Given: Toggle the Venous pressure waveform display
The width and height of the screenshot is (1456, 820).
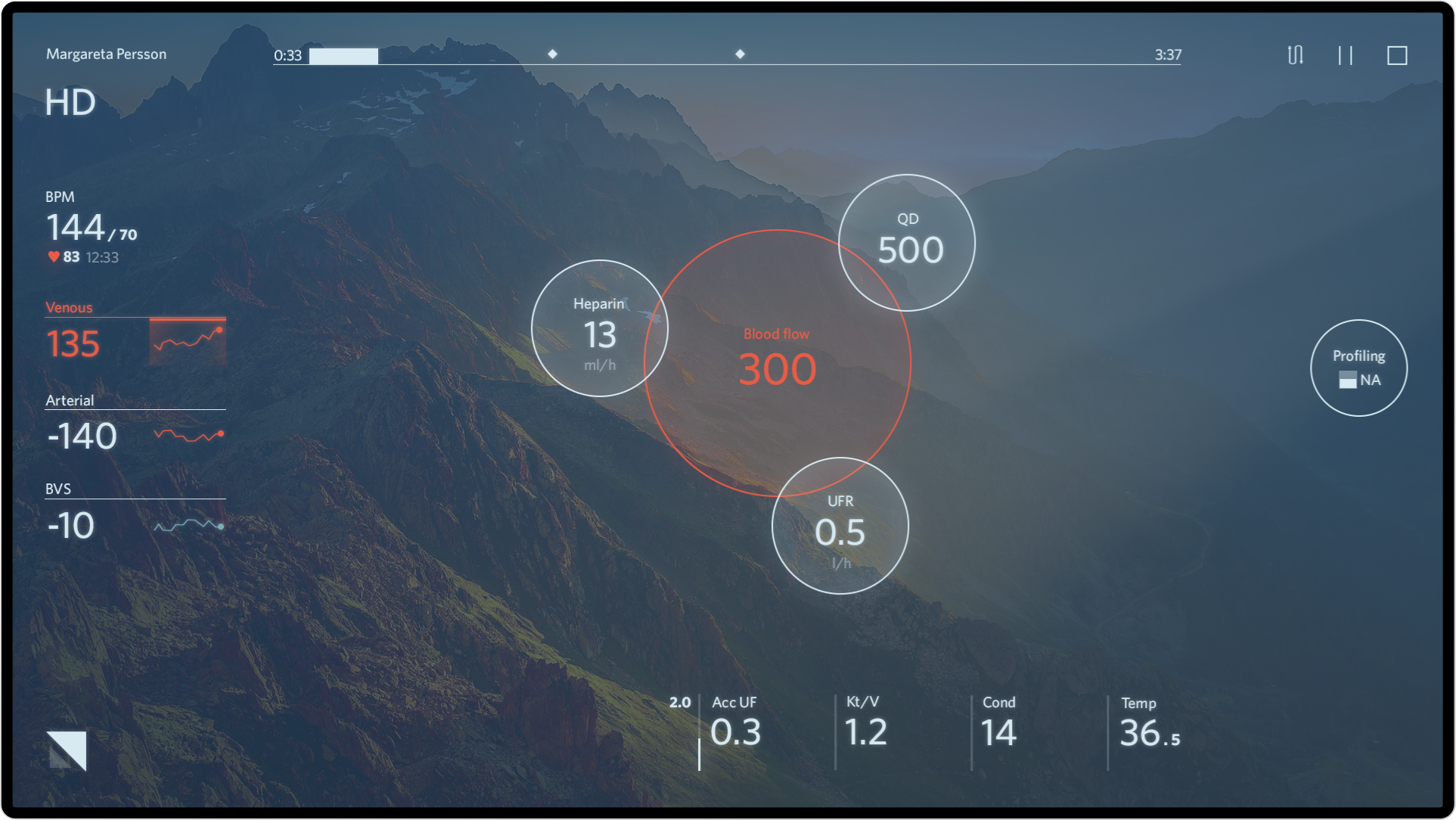Looking at the screenshot, I should tap(188, 342).
